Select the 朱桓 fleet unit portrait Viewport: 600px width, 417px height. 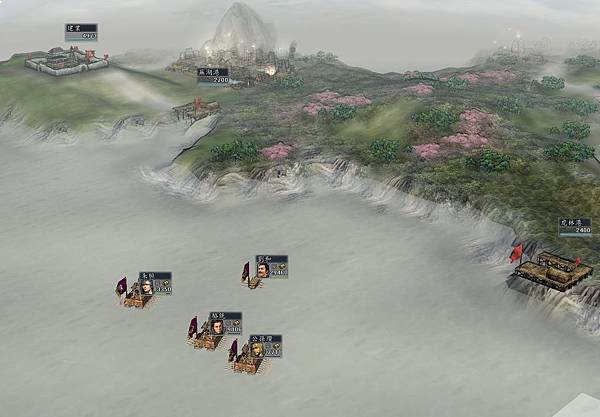point(146,287)
